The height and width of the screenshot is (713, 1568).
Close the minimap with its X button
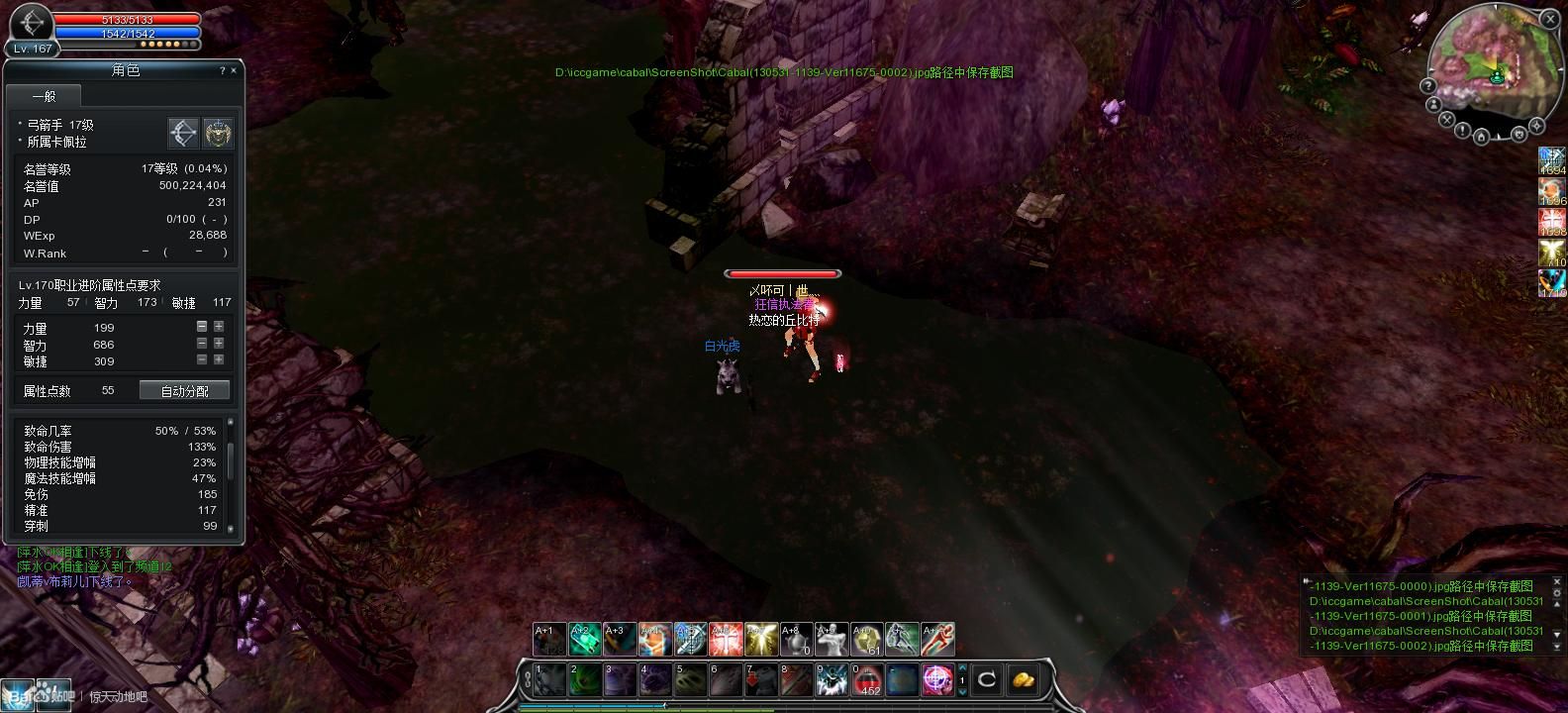(1549, 21)
